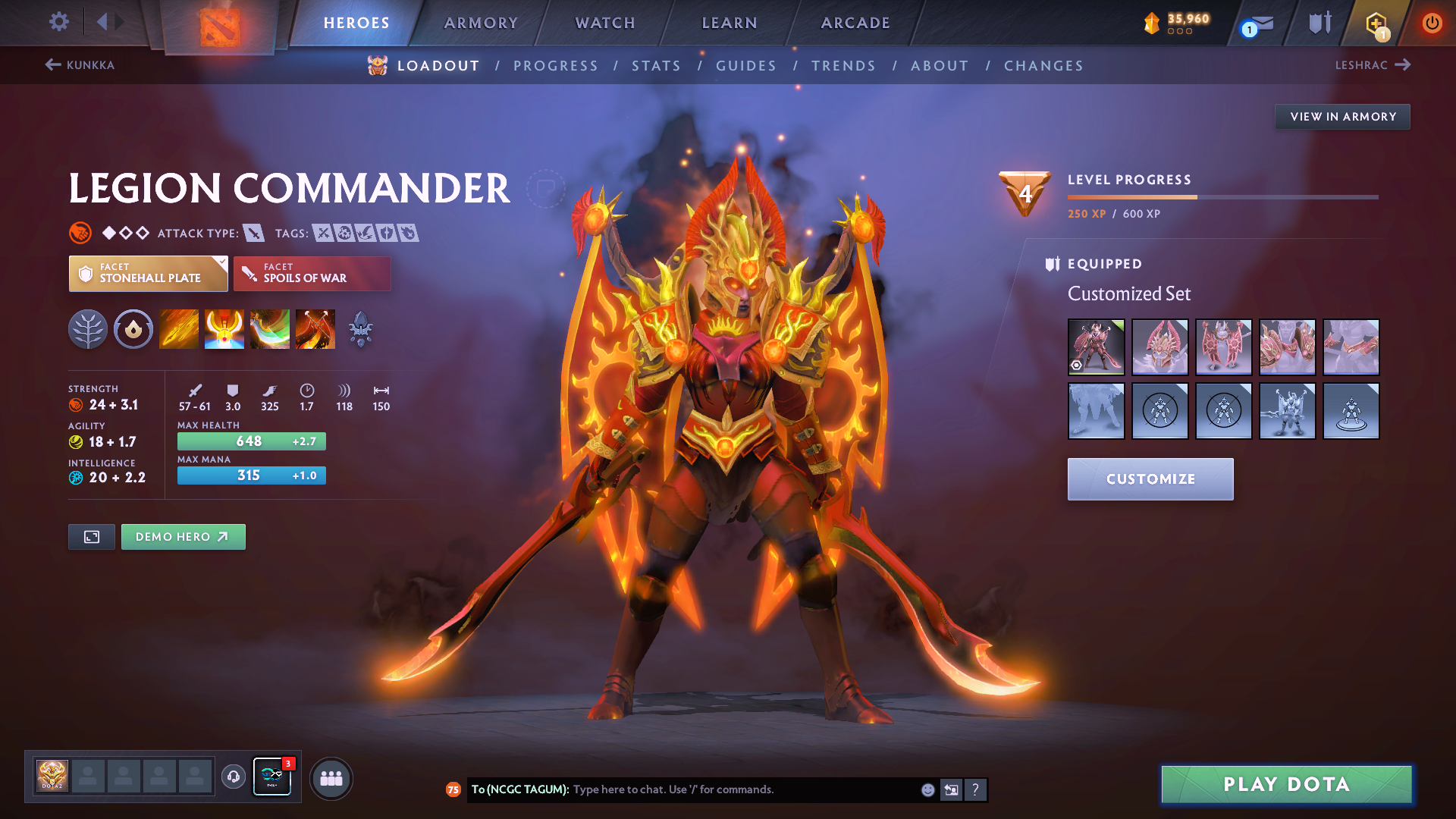Open the ARMORY menu

coord(481,23)
